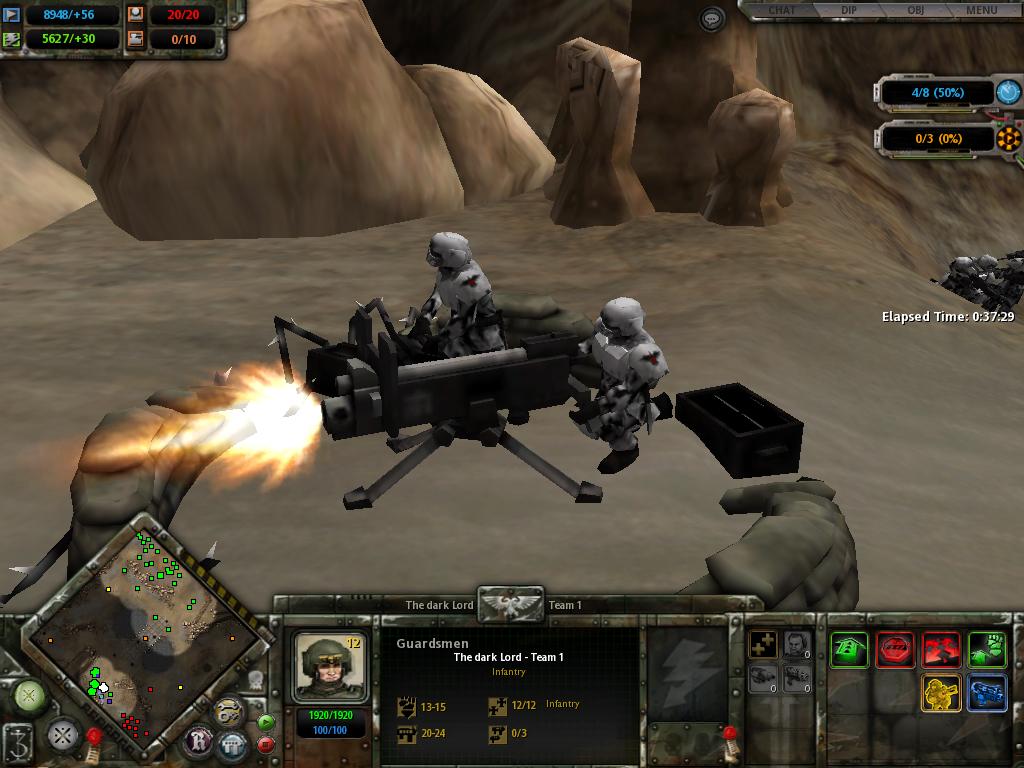Click the blue stopwatch objective icon
Viewport: 1024px width, 768px height.
pos(1008,93)
